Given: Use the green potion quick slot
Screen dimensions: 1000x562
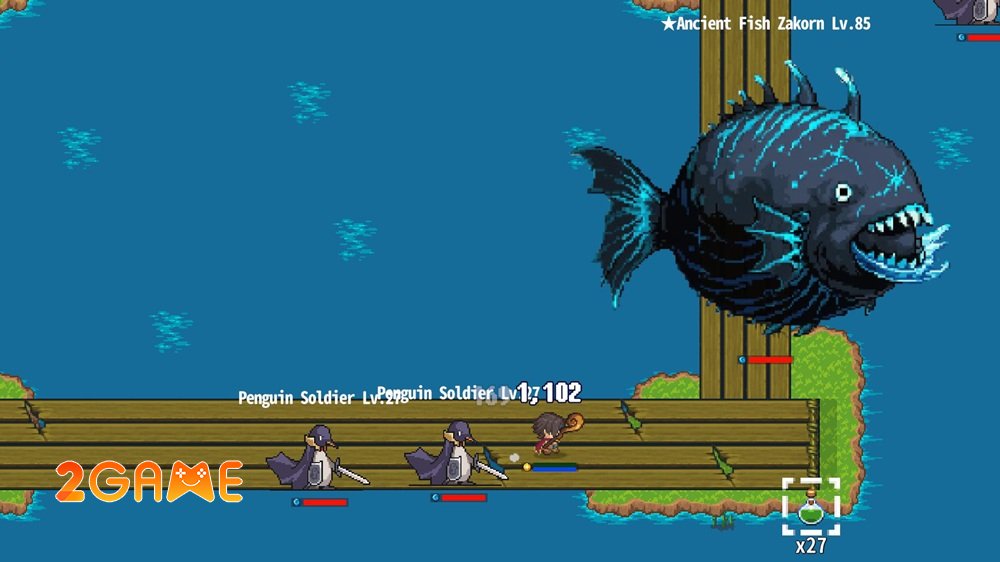Looking at the screenshot, I should [x=810, y=507].
